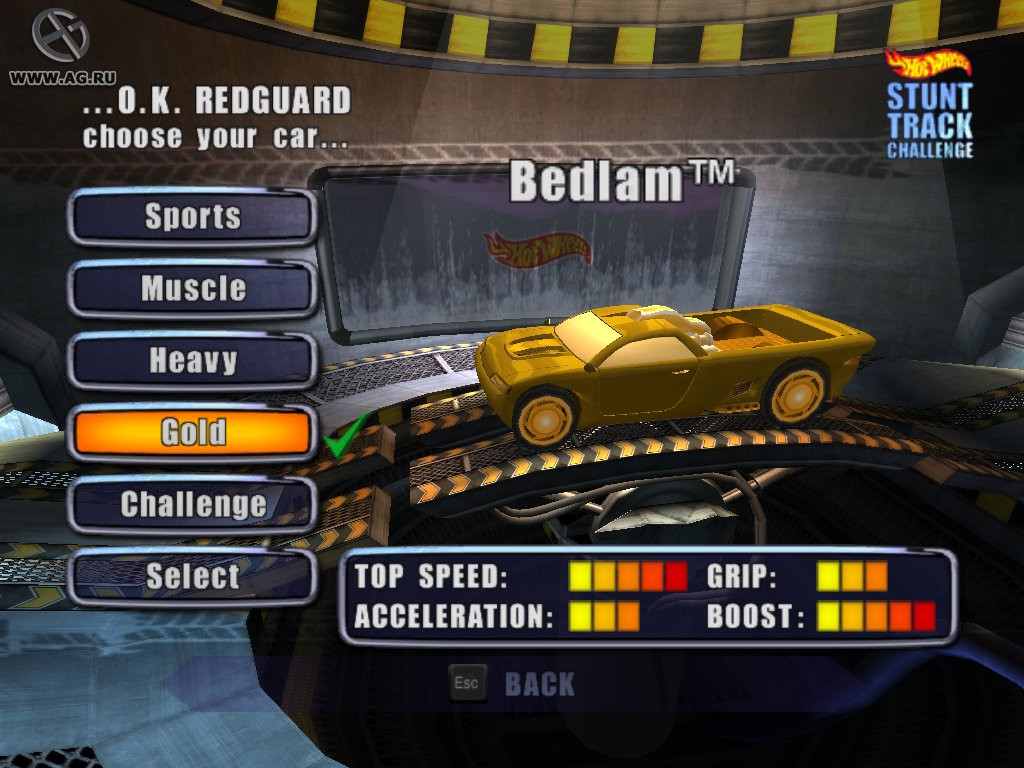Confirm the car with Select
Image resolution: width=1024 pixels, height=768 pixels.
click(x=192, y=576)
